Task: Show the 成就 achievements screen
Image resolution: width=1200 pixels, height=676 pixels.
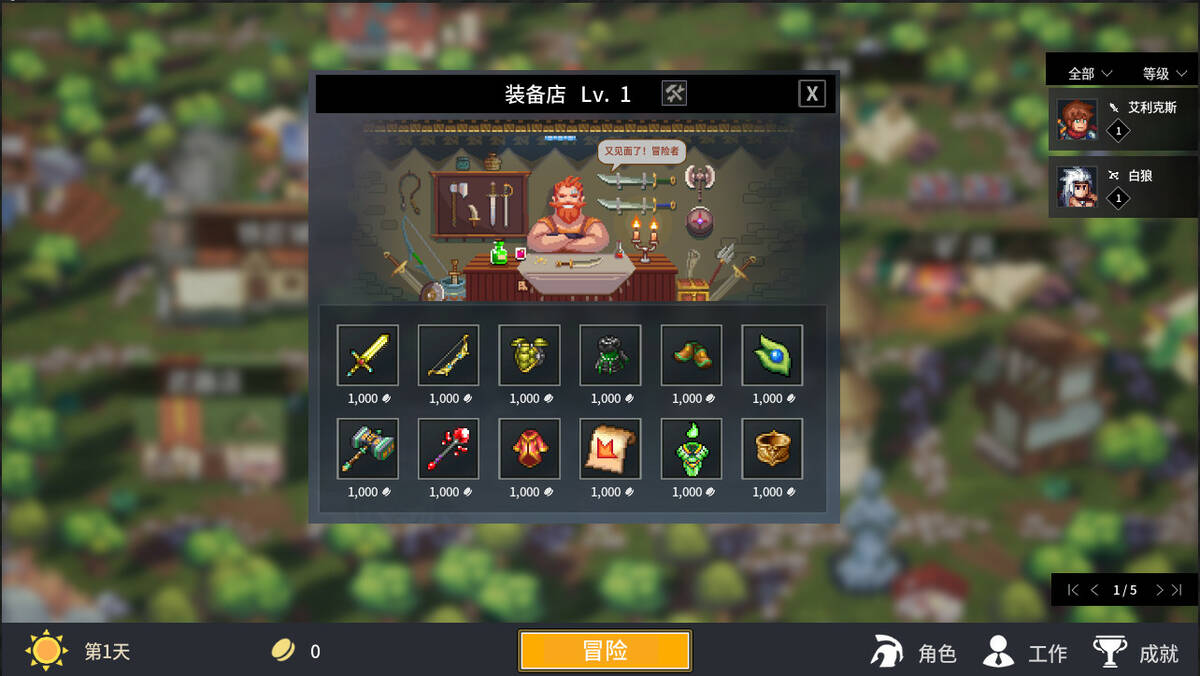Action: pos(1136,652)
